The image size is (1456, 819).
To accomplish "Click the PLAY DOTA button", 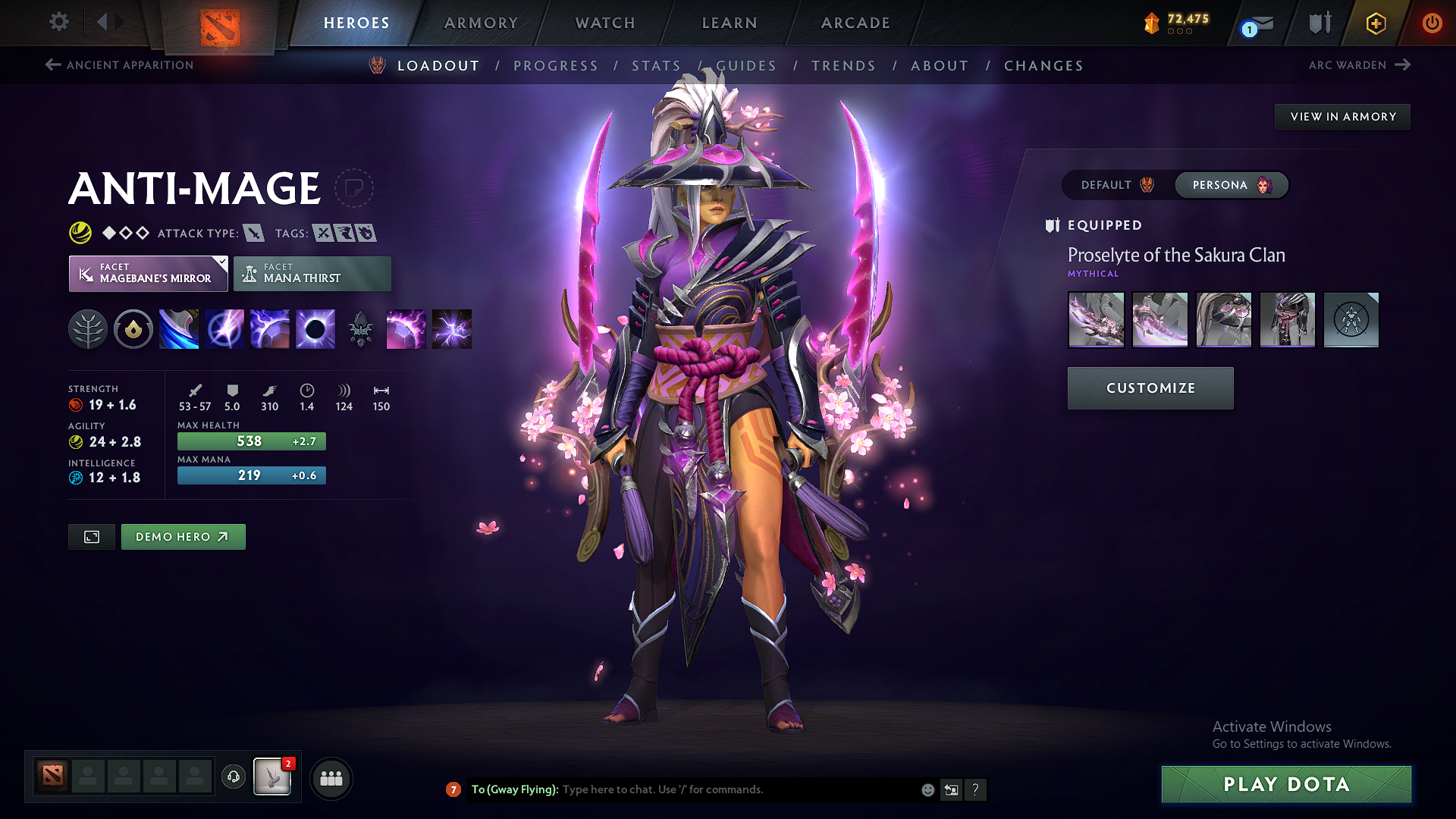I will point(1284,785).
